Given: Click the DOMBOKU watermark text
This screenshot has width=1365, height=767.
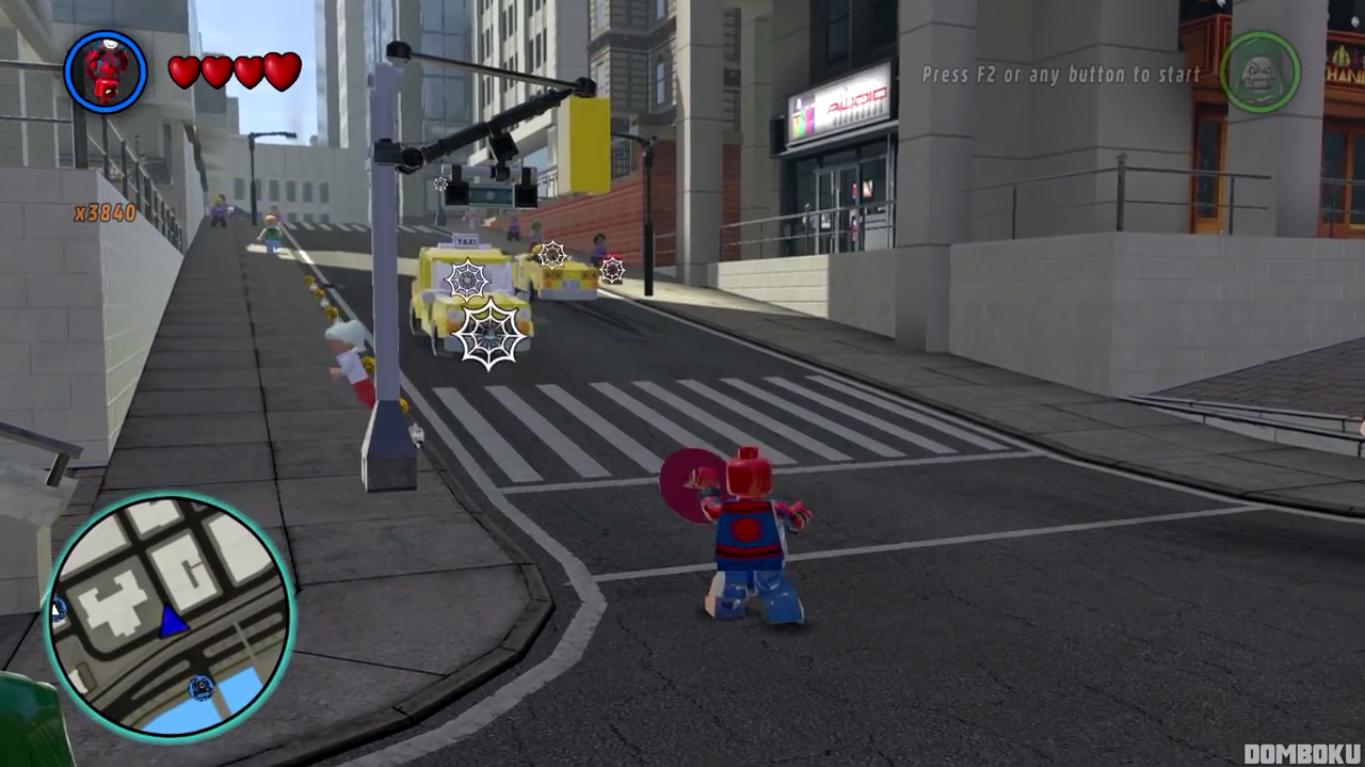Looking at the screenshot, I should [1302, 753].
